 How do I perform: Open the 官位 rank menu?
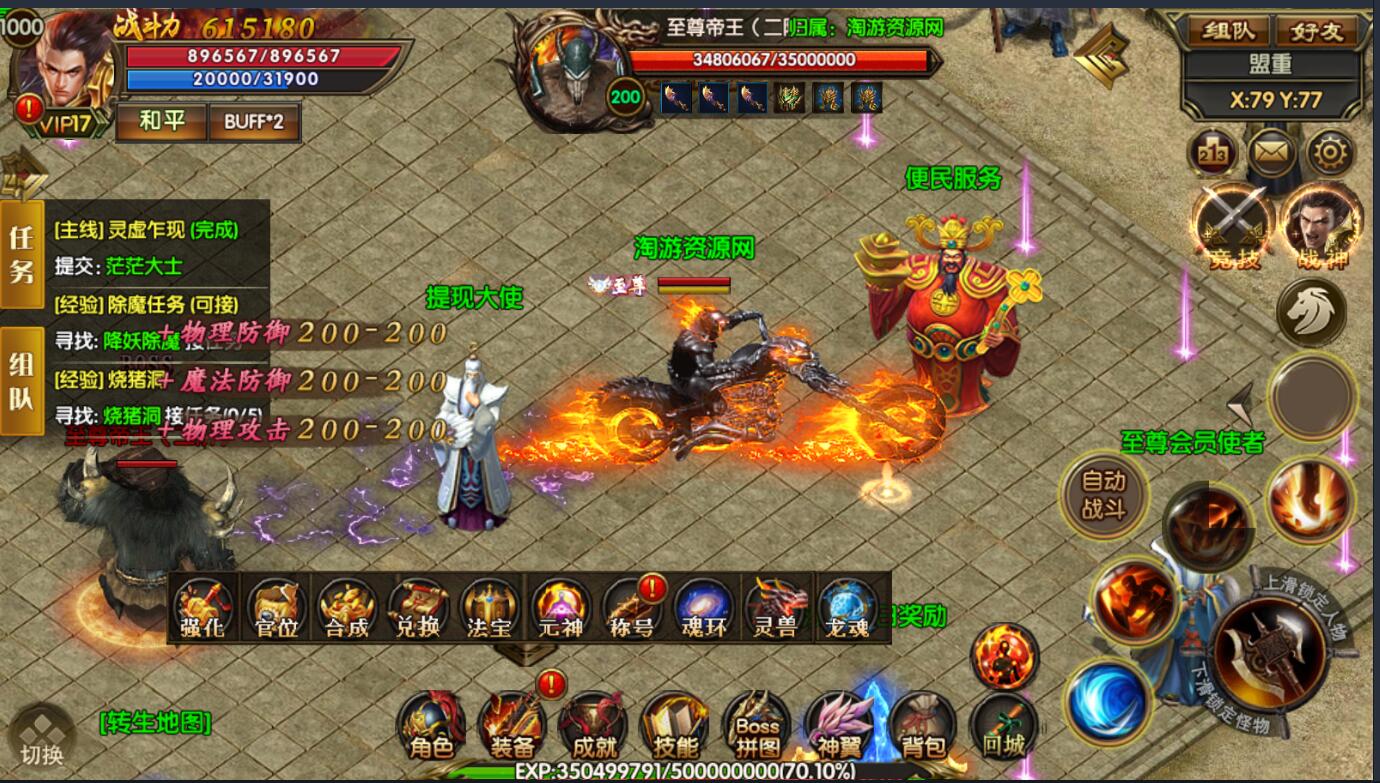tap(277, 608)
